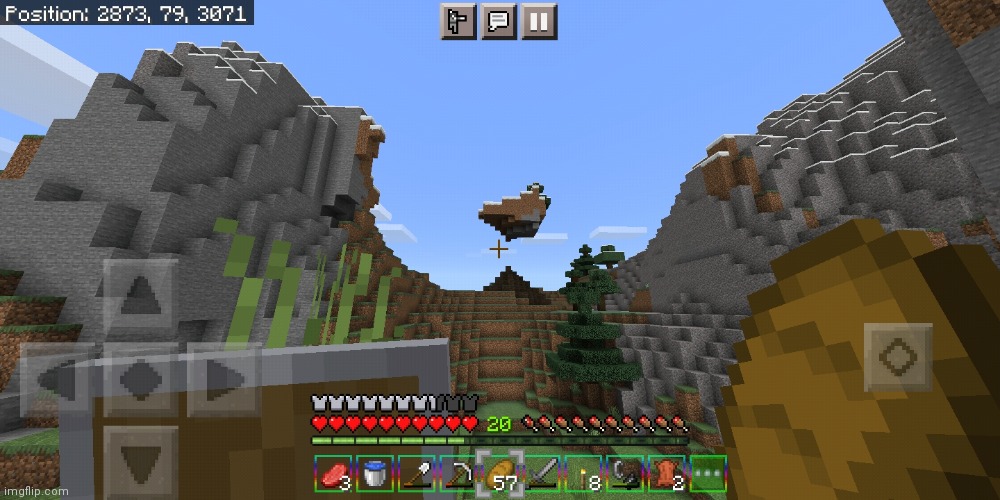Image resolution: width=1000 pixels, height=500 pixels.
Task: Open the chat window
Action: 497,22
